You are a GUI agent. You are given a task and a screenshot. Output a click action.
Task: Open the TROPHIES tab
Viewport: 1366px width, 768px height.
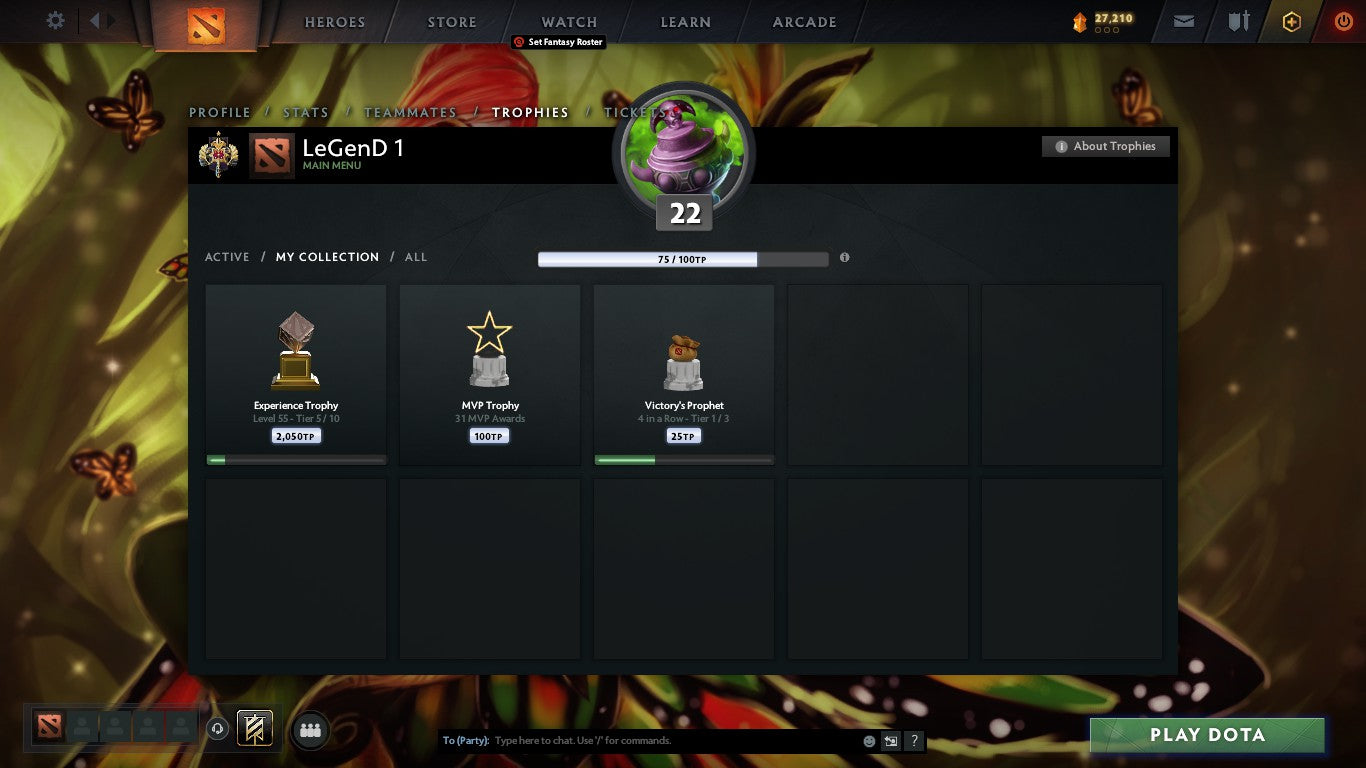pos(531,112)
